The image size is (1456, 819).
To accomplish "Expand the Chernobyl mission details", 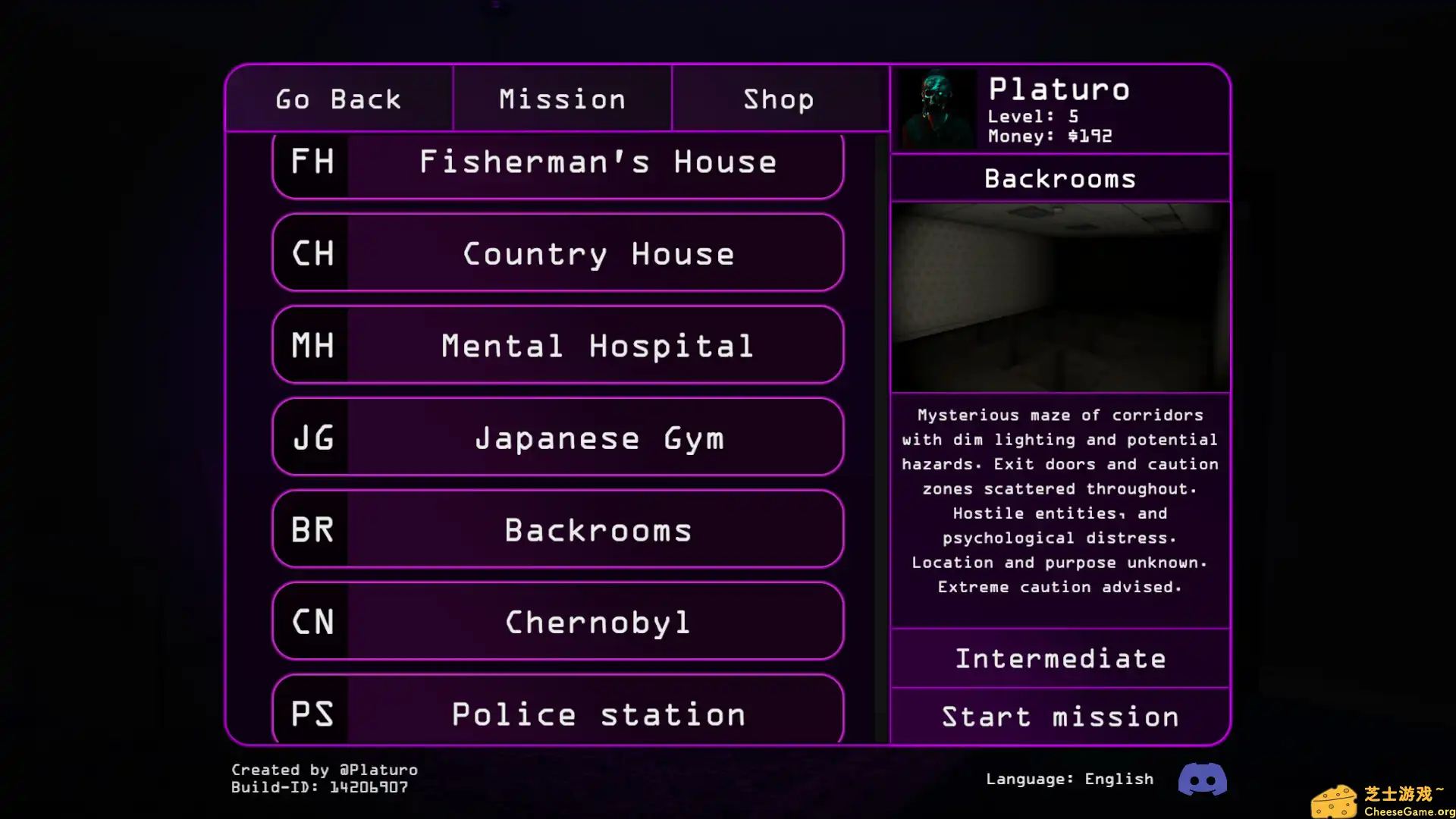I will click(x=596, y=622).
